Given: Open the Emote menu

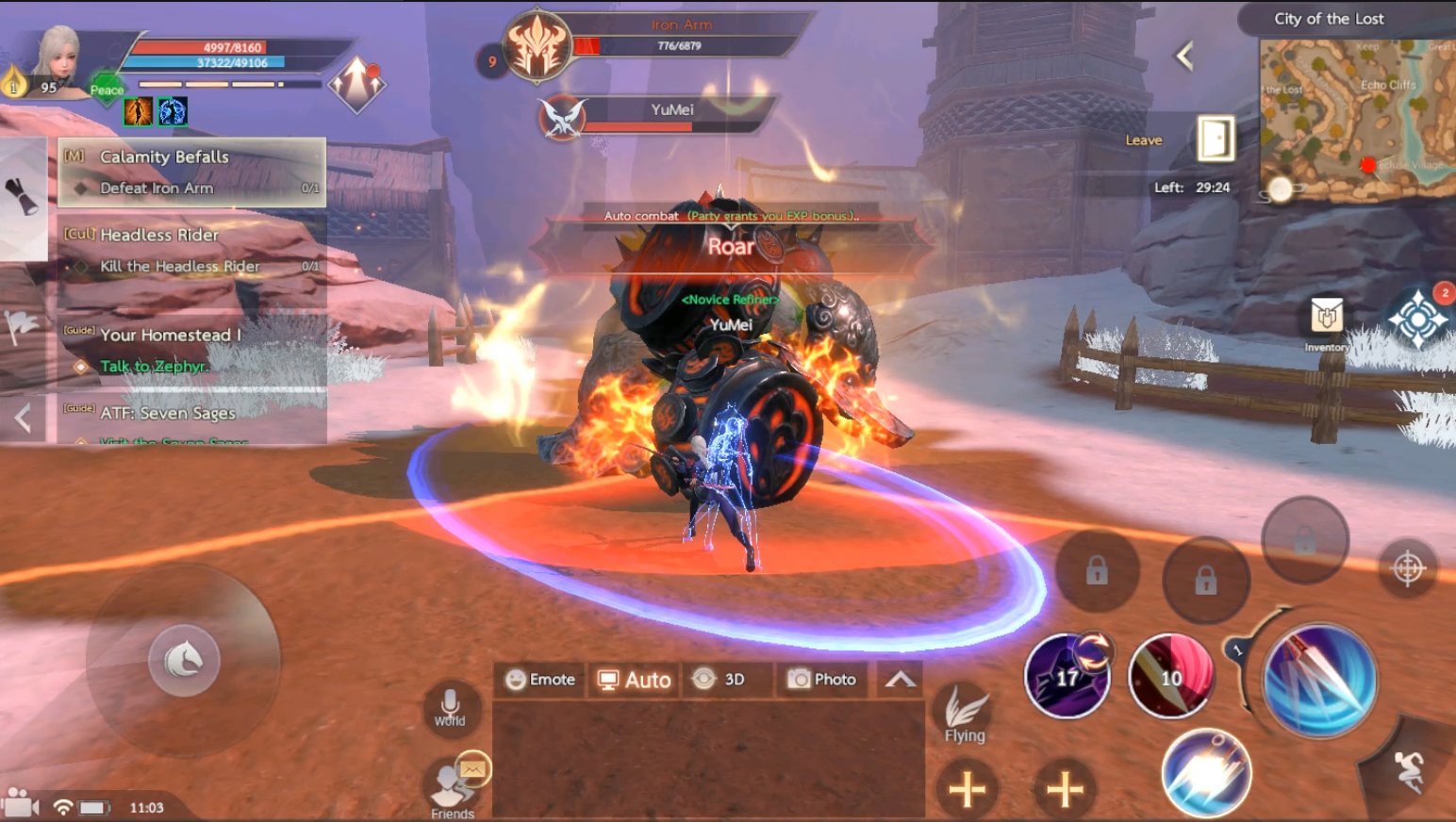Looking at the screenshot, I should (x=540, y=680).
